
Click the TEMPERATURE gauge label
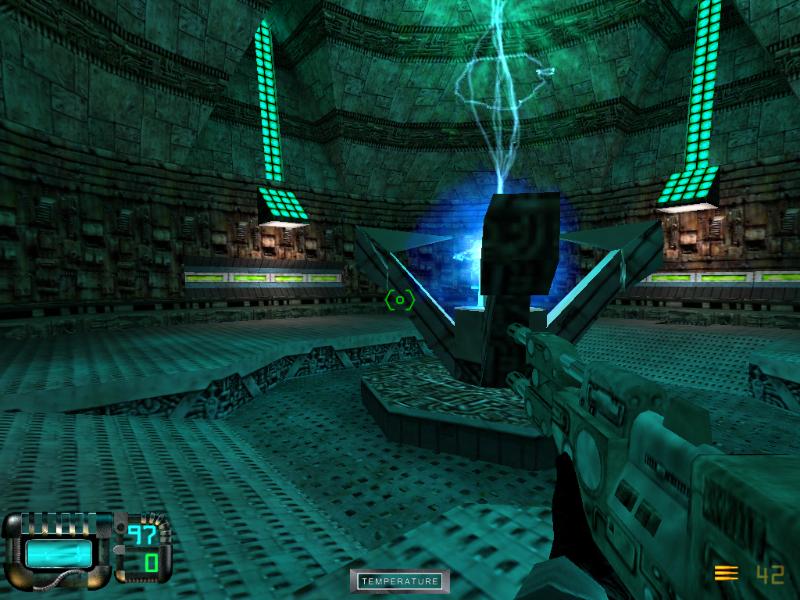click(x=399, y=581)
